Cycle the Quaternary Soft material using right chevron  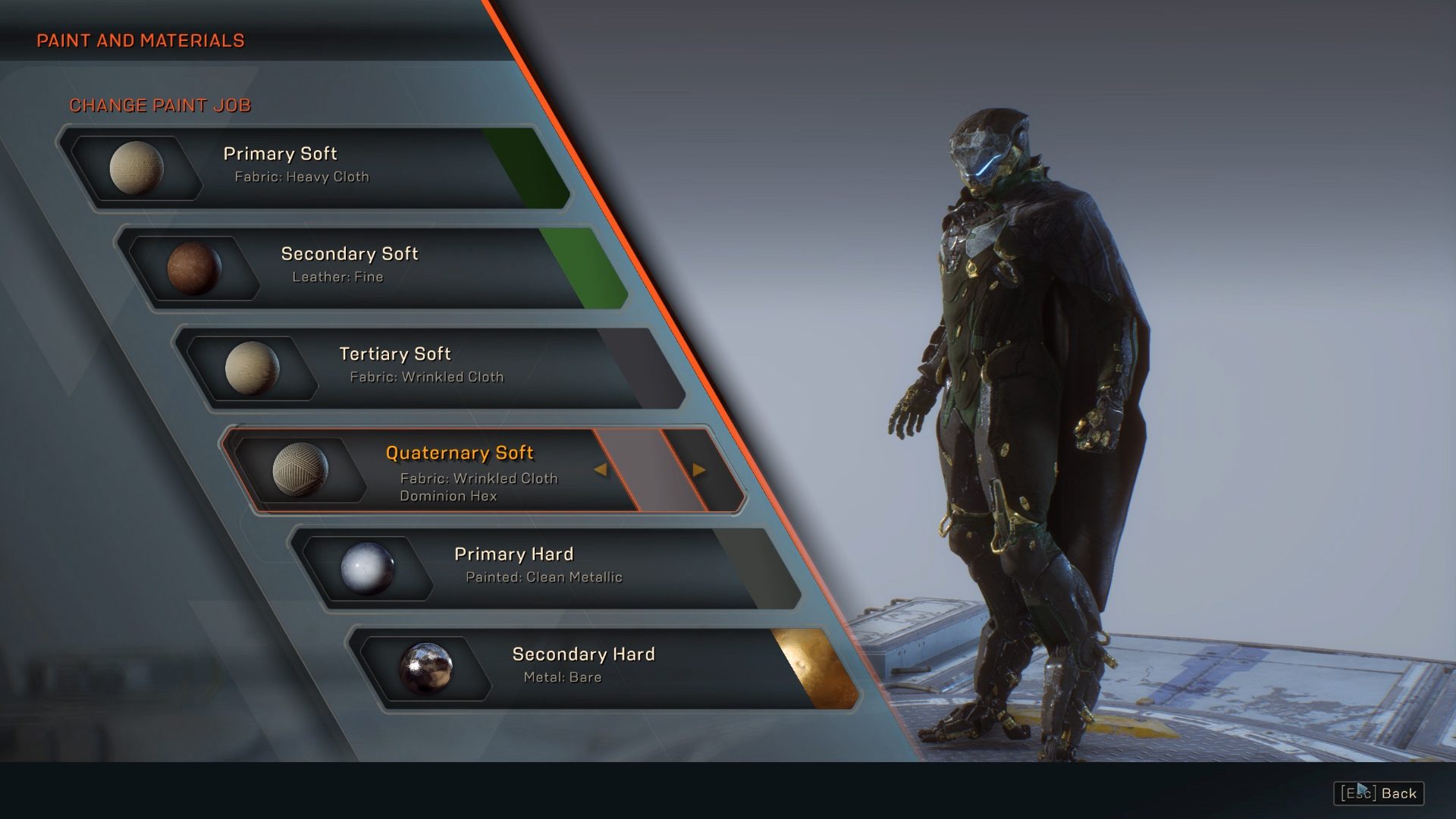[x=697, y=469]
